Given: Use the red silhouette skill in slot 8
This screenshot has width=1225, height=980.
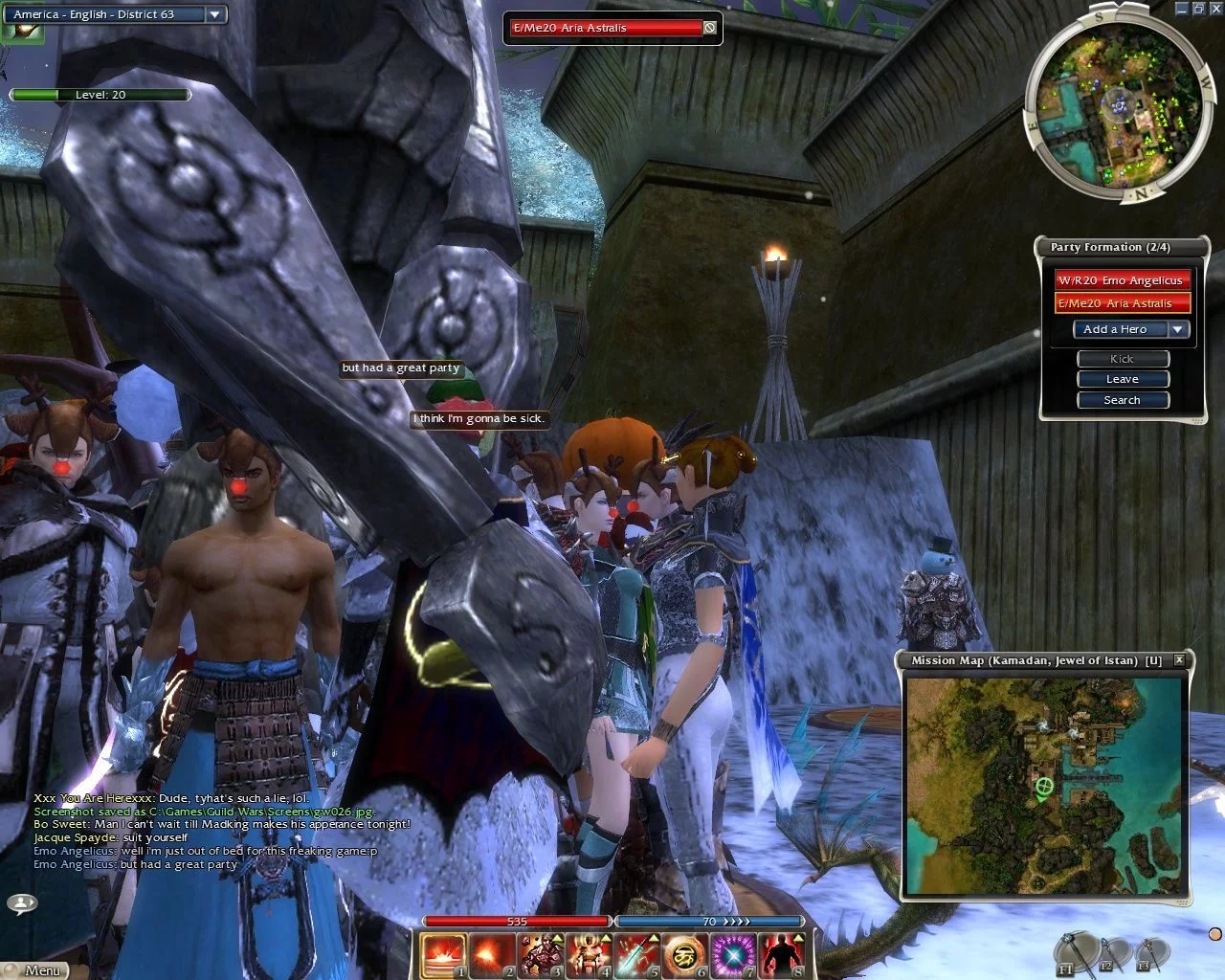Looking at the screenshot, I should coord(781,955).
